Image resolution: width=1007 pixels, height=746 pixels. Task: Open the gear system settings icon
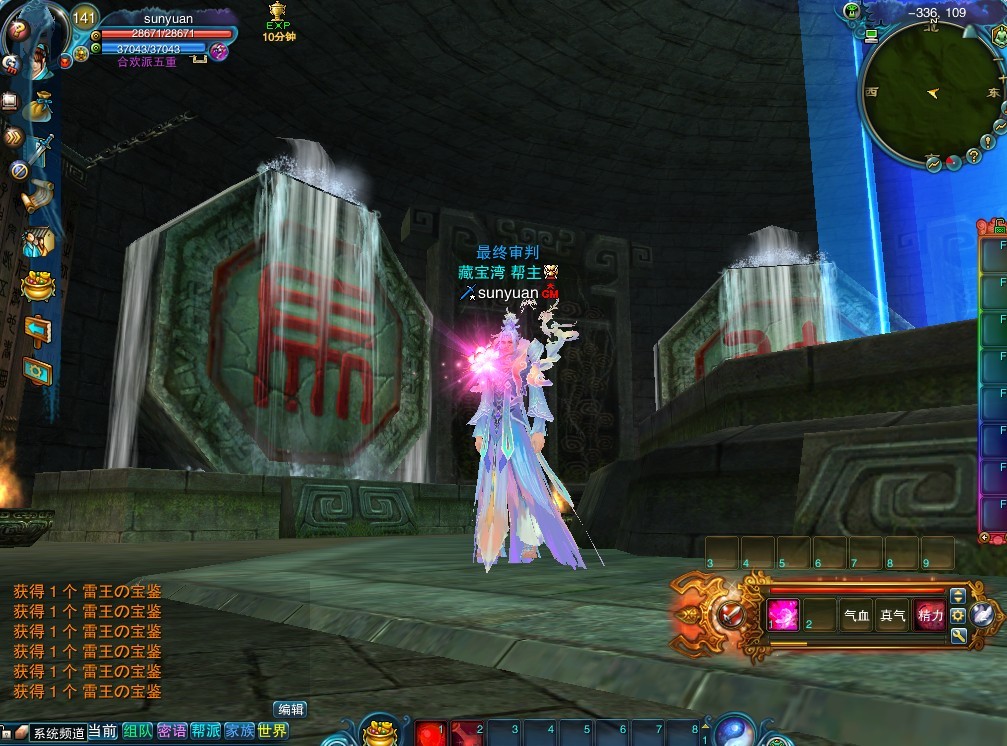tap(37, 370)
